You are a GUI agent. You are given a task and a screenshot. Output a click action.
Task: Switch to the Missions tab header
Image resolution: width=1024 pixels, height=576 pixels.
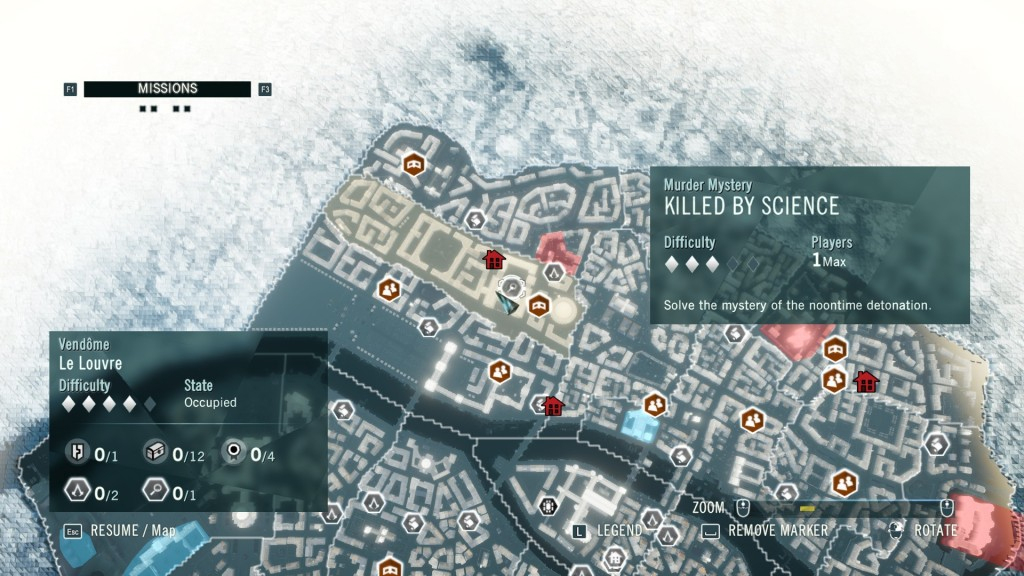pyautogui.click(x=167, y=89)
